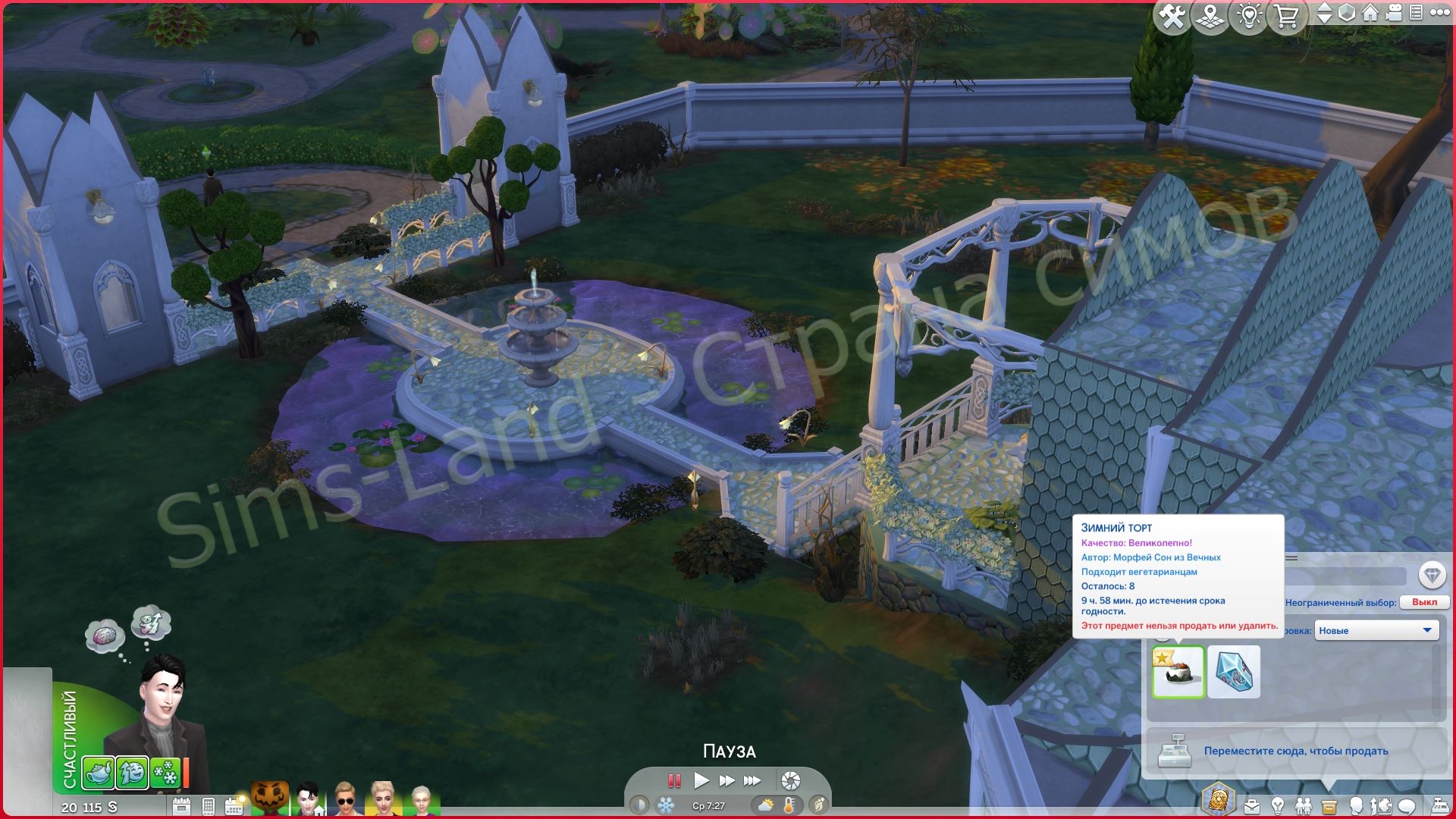Click «Переместите сюда, чтобы продать»
The image size is (1456, 819).
pos(1297,751)
